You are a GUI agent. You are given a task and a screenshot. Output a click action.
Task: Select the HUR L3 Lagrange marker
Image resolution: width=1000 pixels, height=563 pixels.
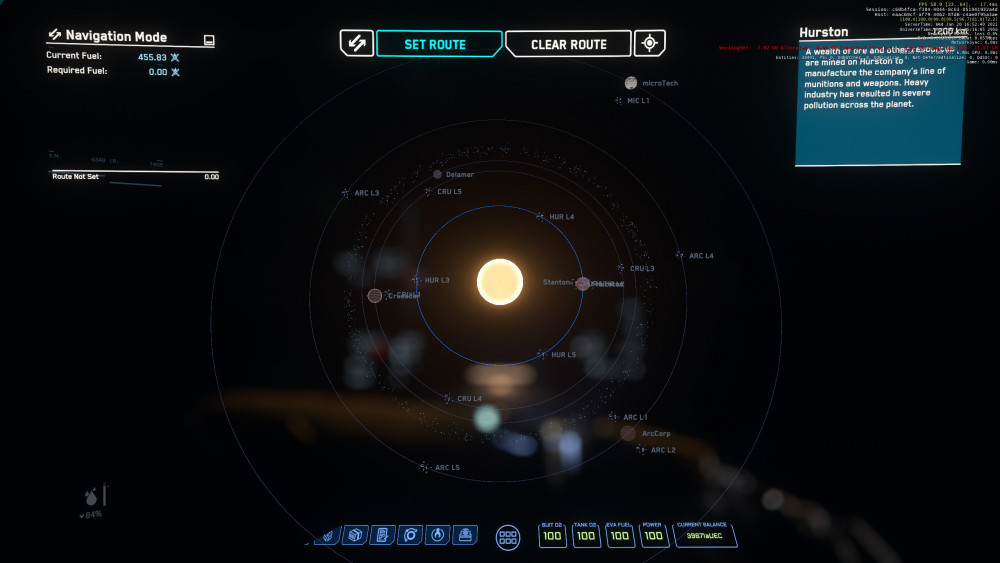point(416,280)
